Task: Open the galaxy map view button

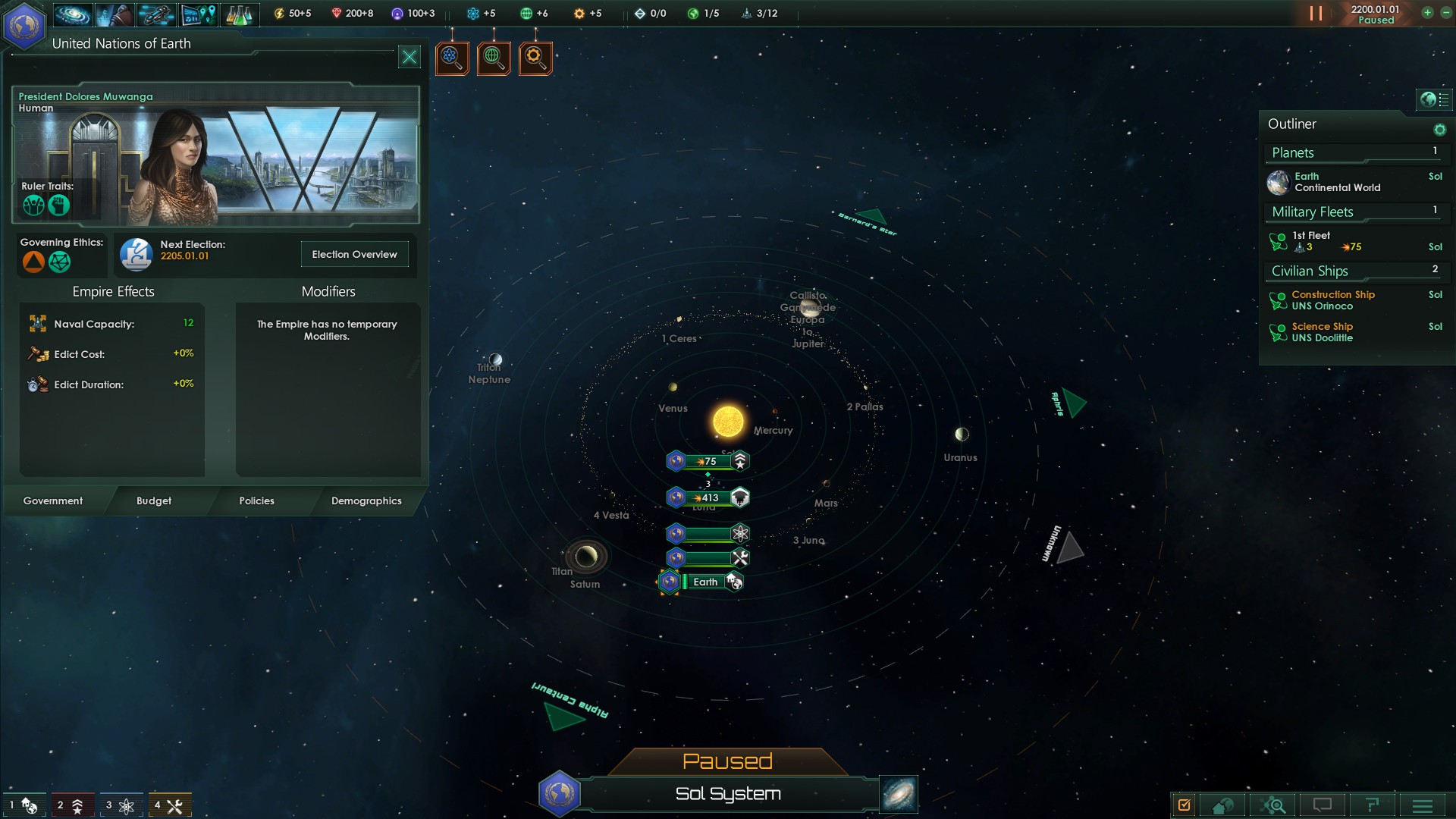Action: 899,793
